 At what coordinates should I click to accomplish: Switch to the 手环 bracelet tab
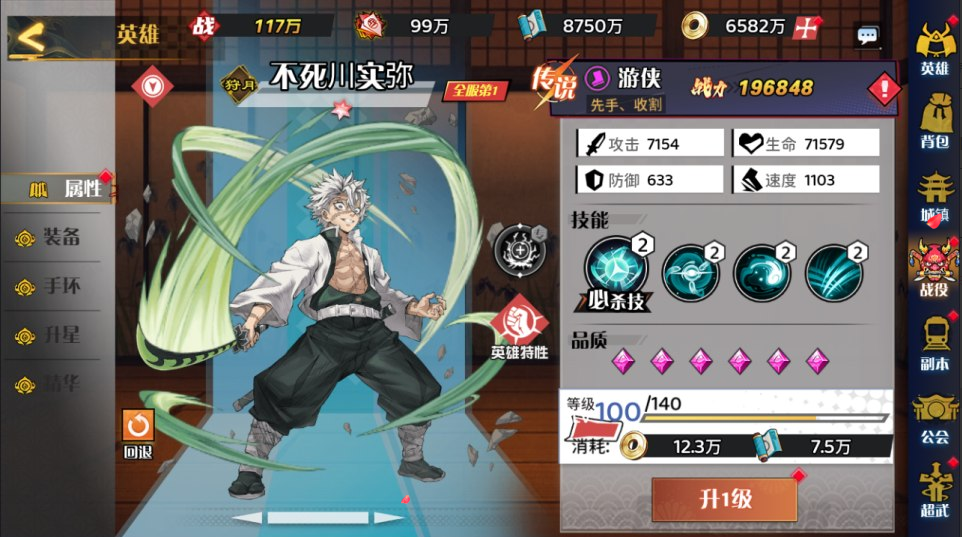(60, 287)
